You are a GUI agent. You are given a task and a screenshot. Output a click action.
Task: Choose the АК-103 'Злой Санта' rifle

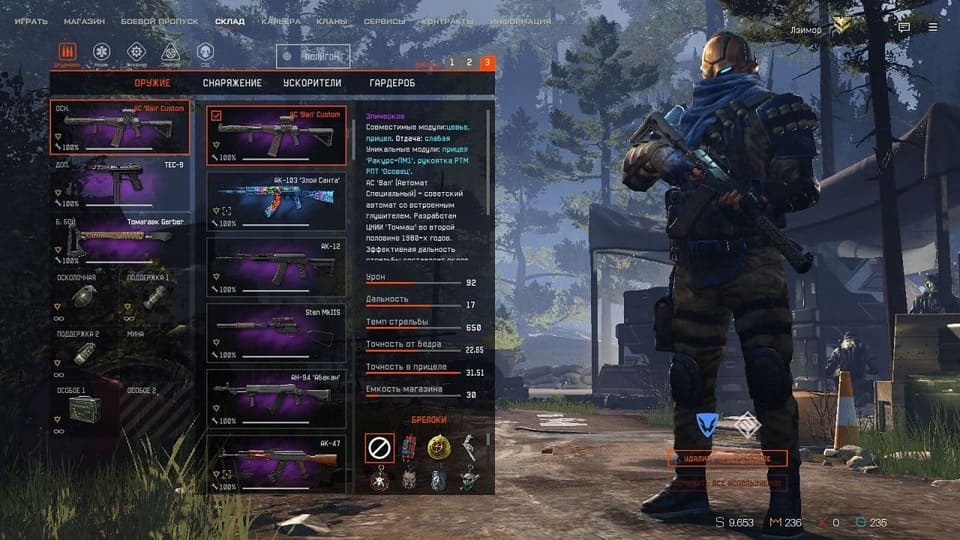coord(276,200)
